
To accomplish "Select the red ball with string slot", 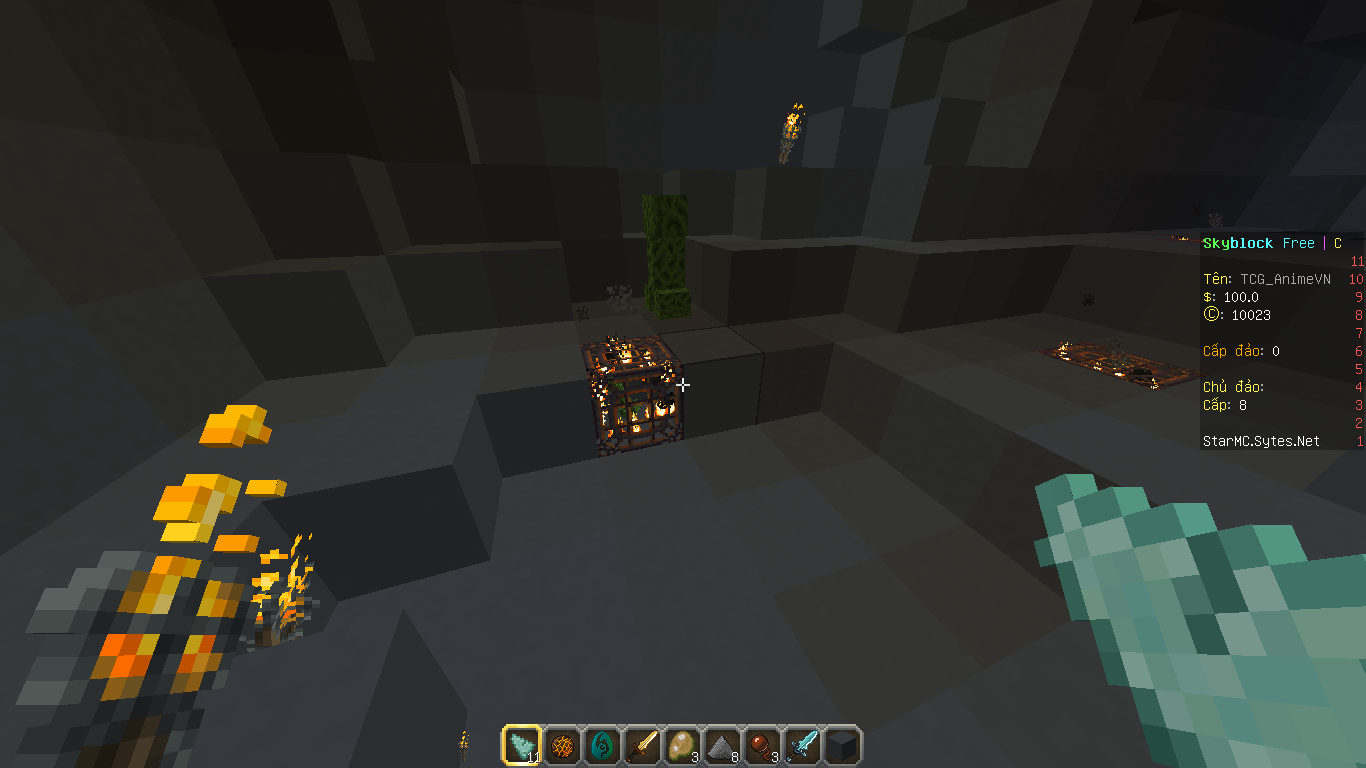I will point(762,746).
